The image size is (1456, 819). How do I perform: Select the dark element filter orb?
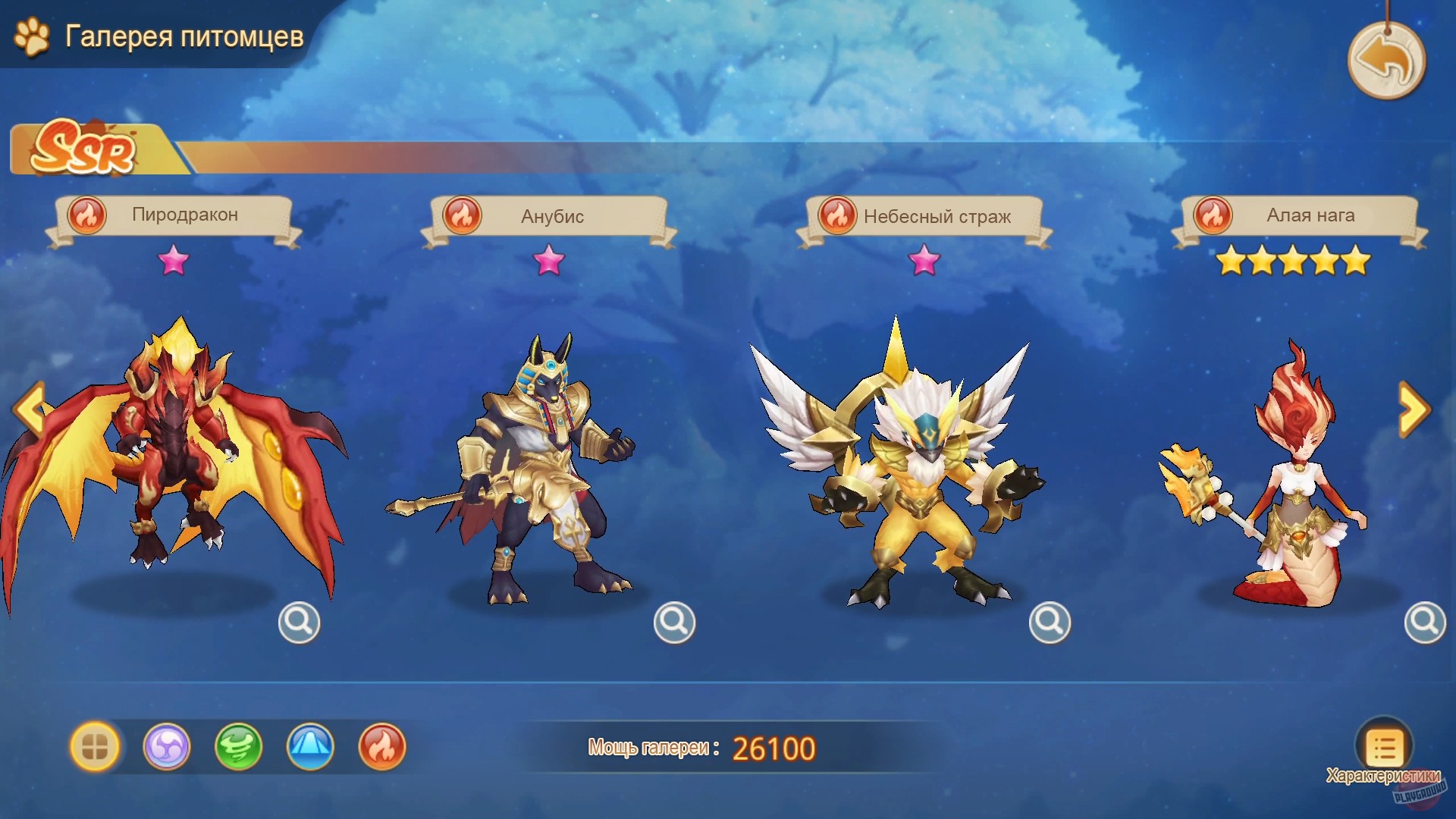coord(166,747)
